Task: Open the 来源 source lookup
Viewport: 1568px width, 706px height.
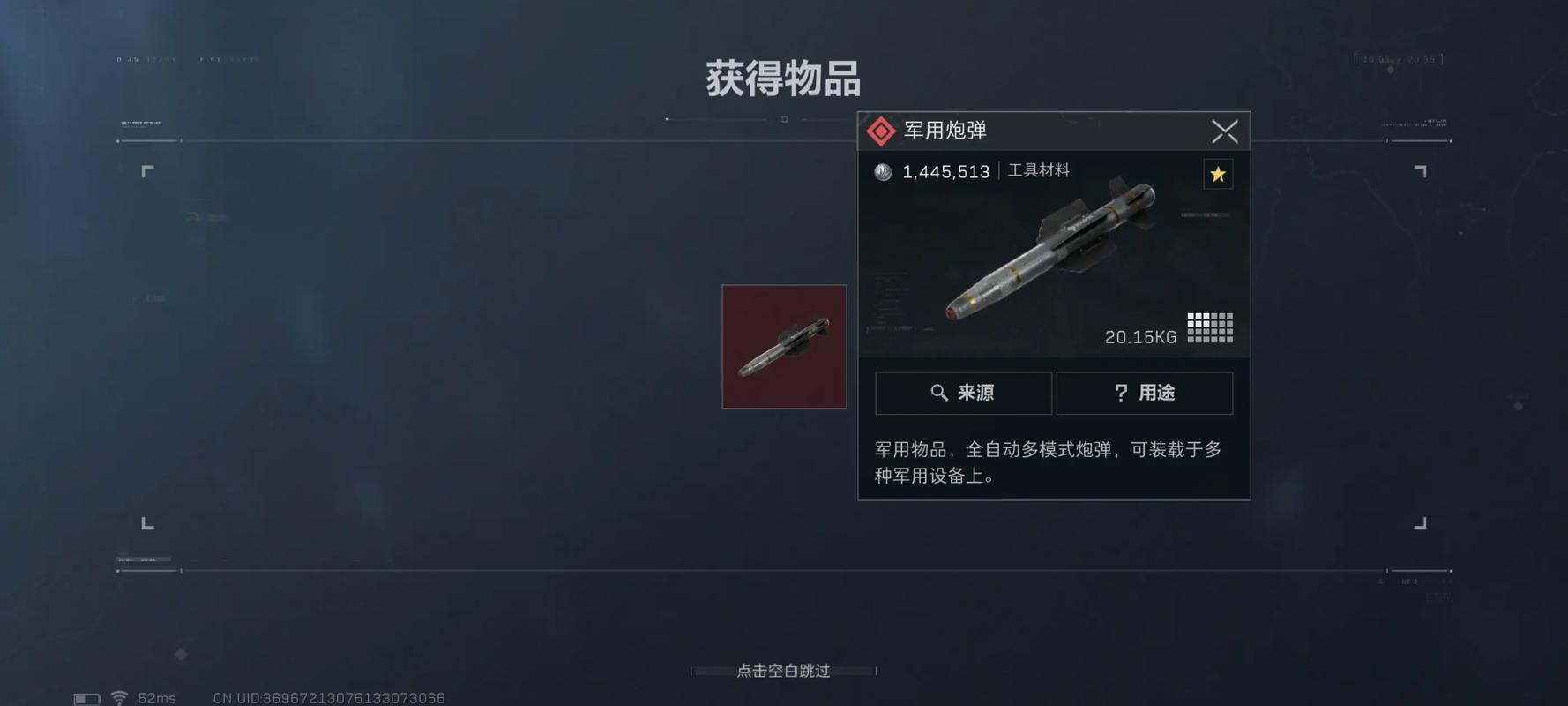Action: (x=962, y=393)
